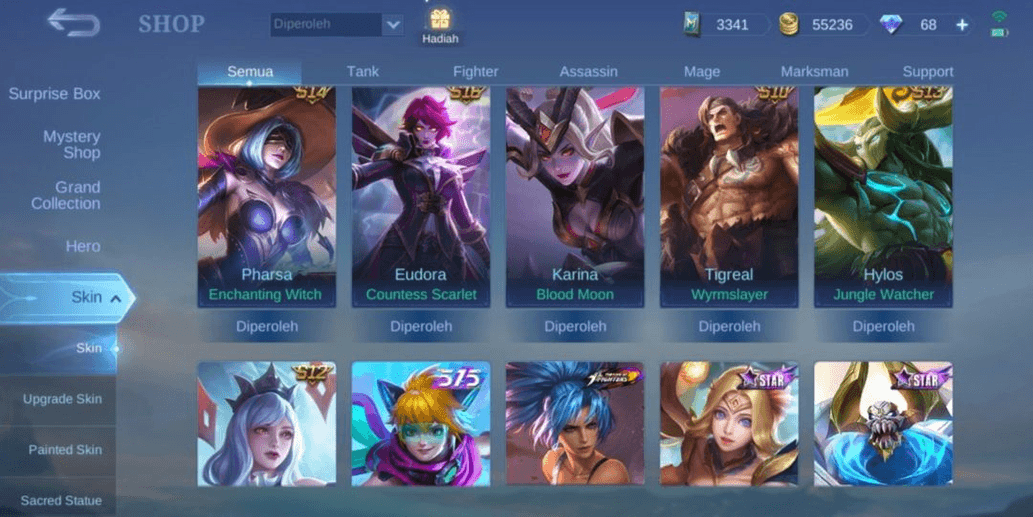
Task: Open the Grand Collection section
Action: point(66,195)
